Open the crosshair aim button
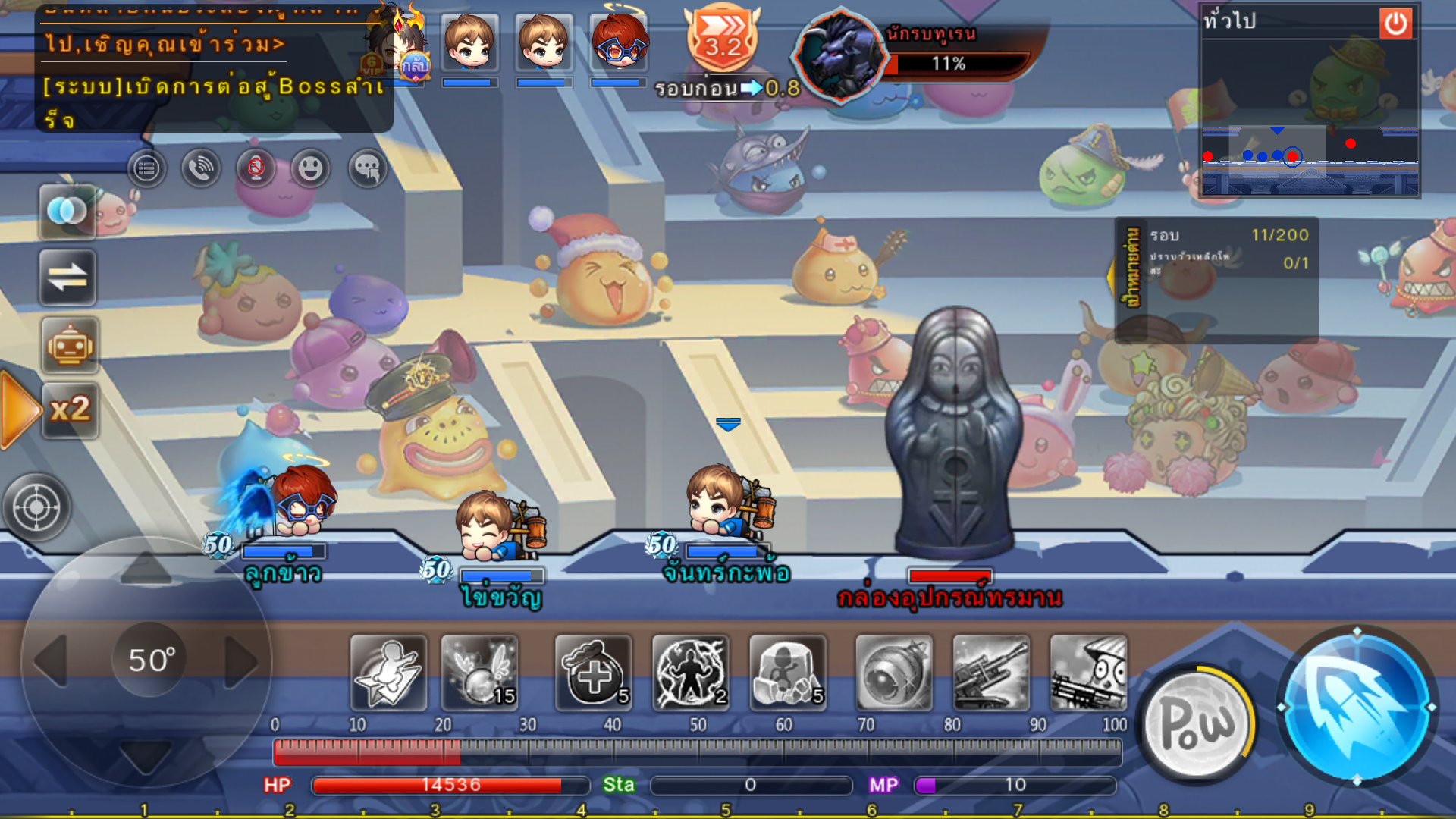1456x819 pixels. 36,507
